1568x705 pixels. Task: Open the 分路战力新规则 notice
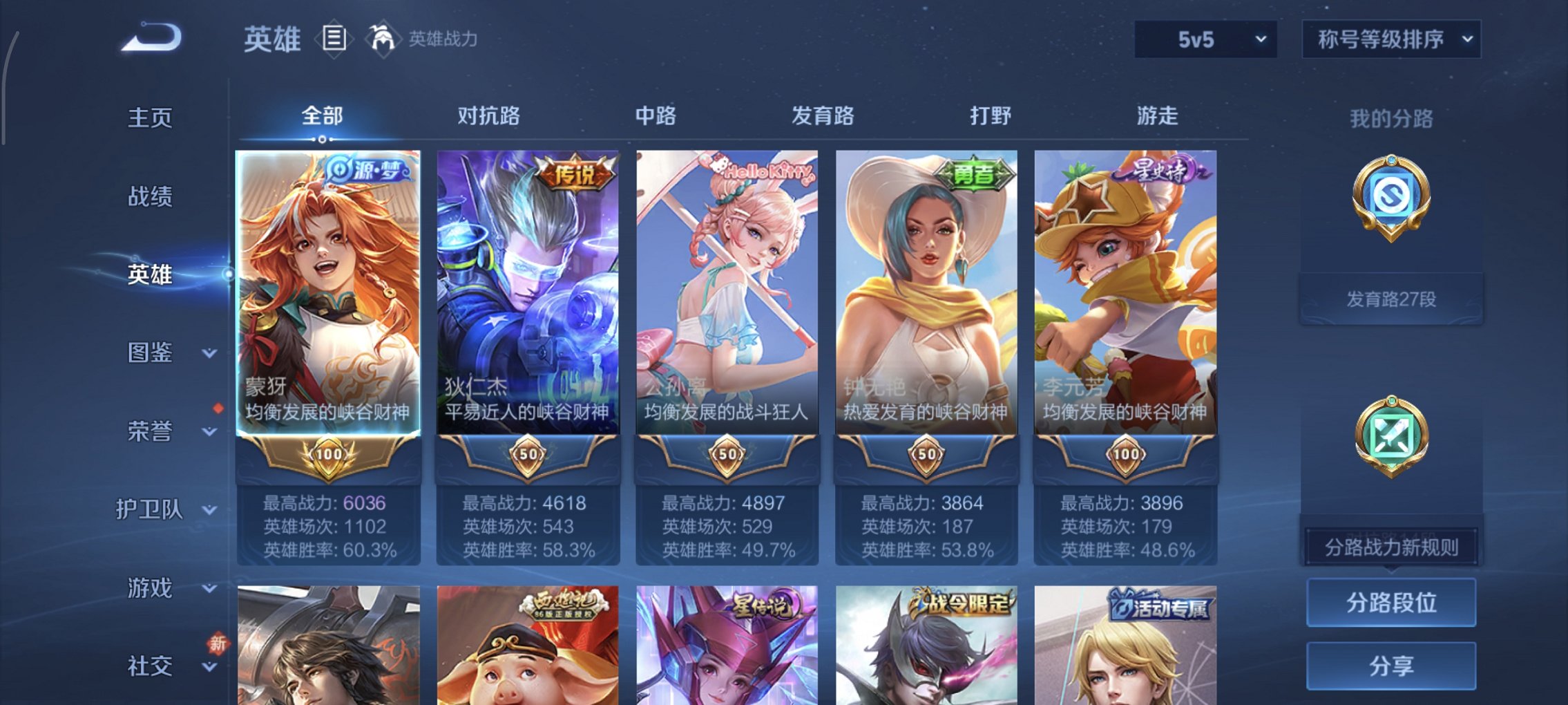coord(1390,547)
